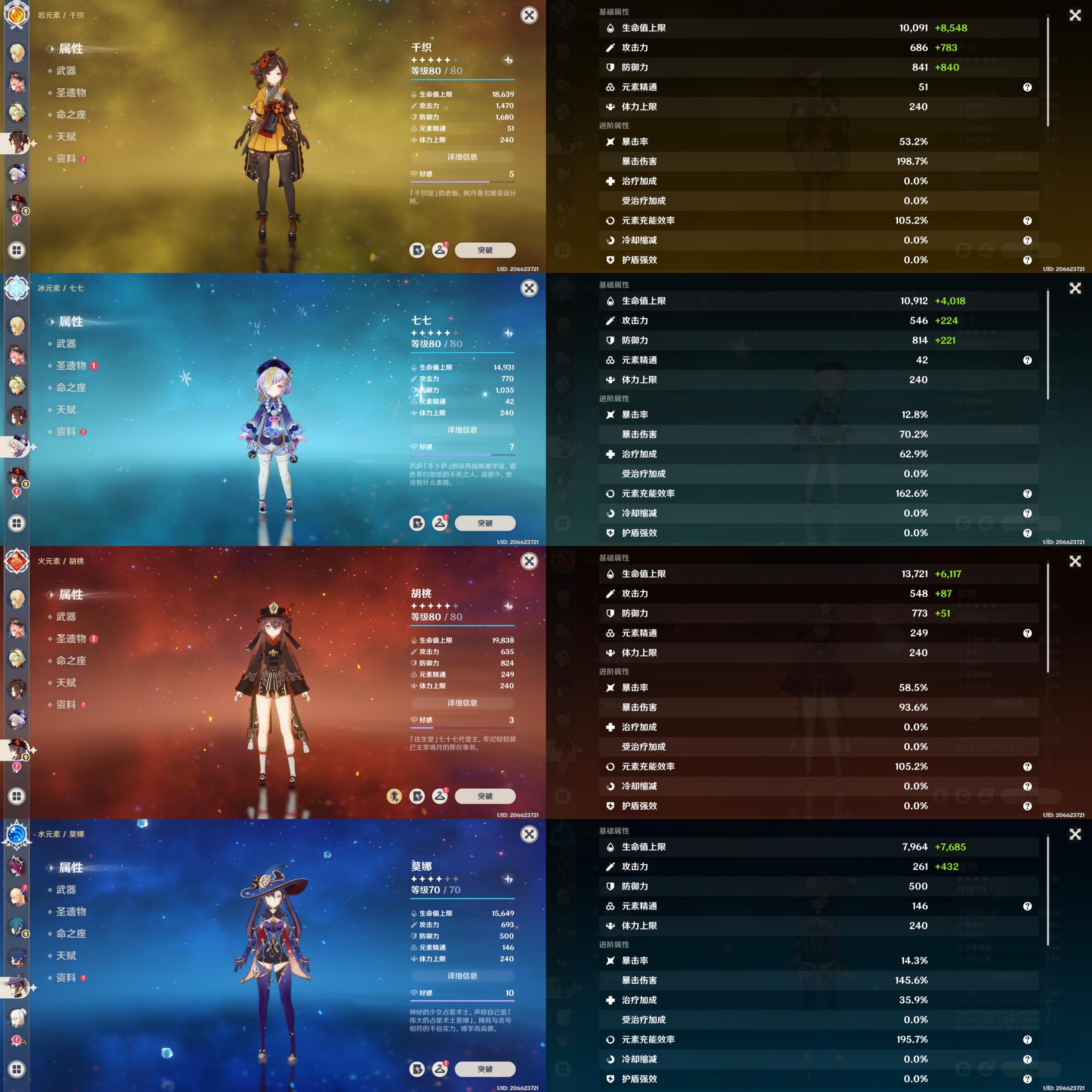The image size is (1092, 1092).
Task: Select 天赋 on 七七's attribute screen
Action: click(x=66, y=409)
